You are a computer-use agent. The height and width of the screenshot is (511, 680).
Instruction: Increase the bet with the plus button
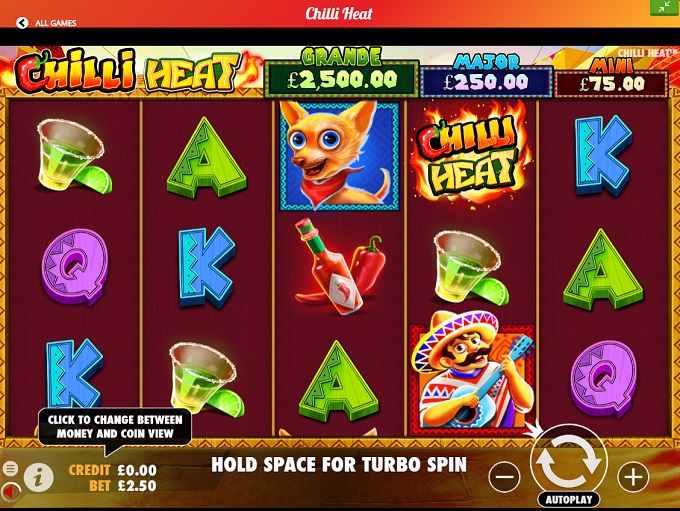[633, 477]
